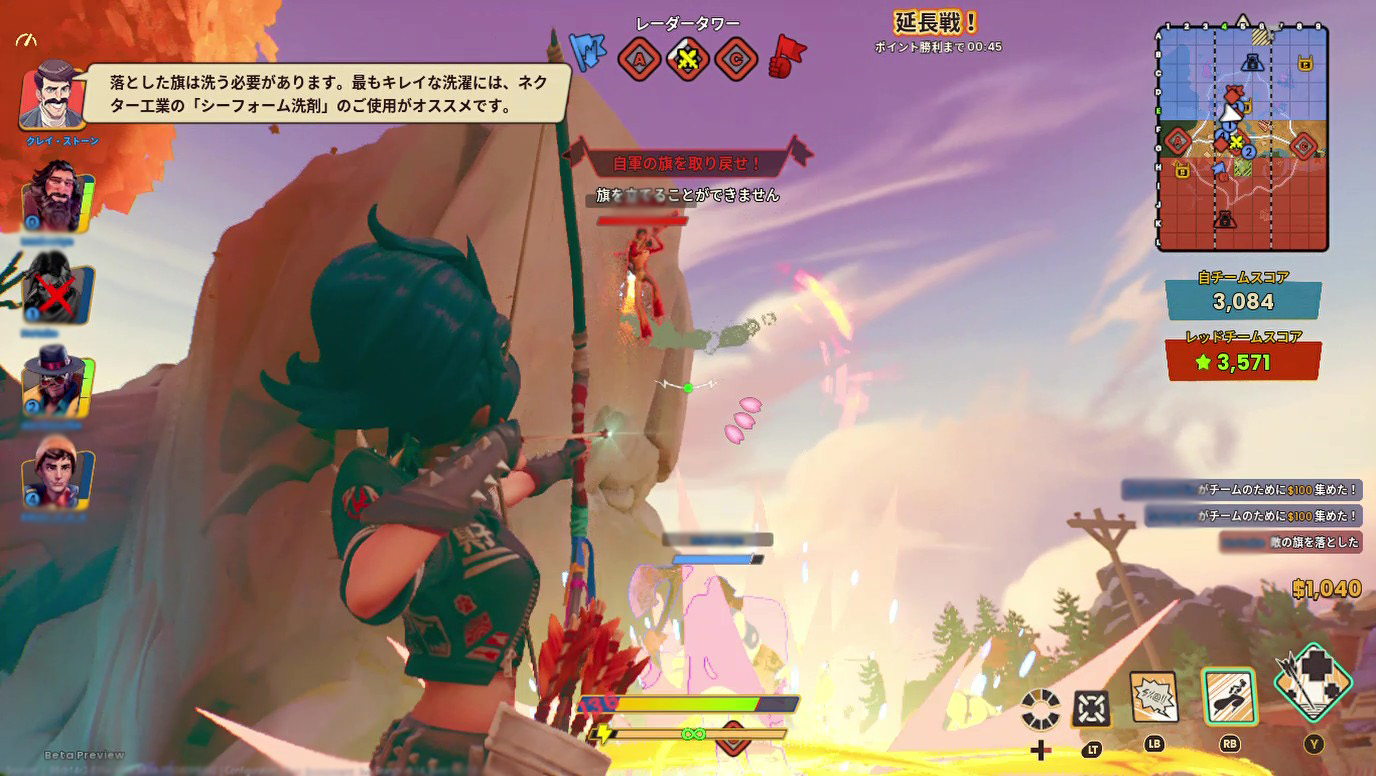Select the teammate wearing hat and goggles
This screenshot has height=776, width=1376.
(x=55, y=379)
